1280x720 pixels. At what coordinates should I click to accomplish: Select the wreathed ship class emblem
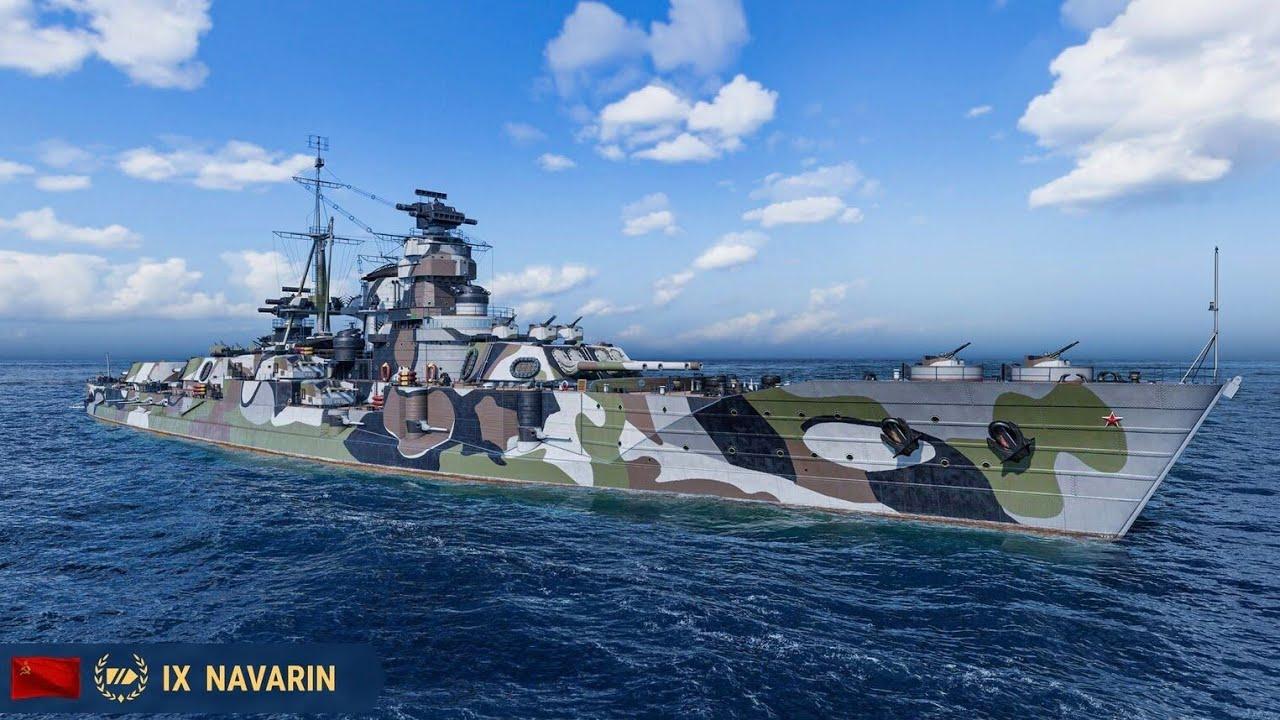click(x=121, y=677)
